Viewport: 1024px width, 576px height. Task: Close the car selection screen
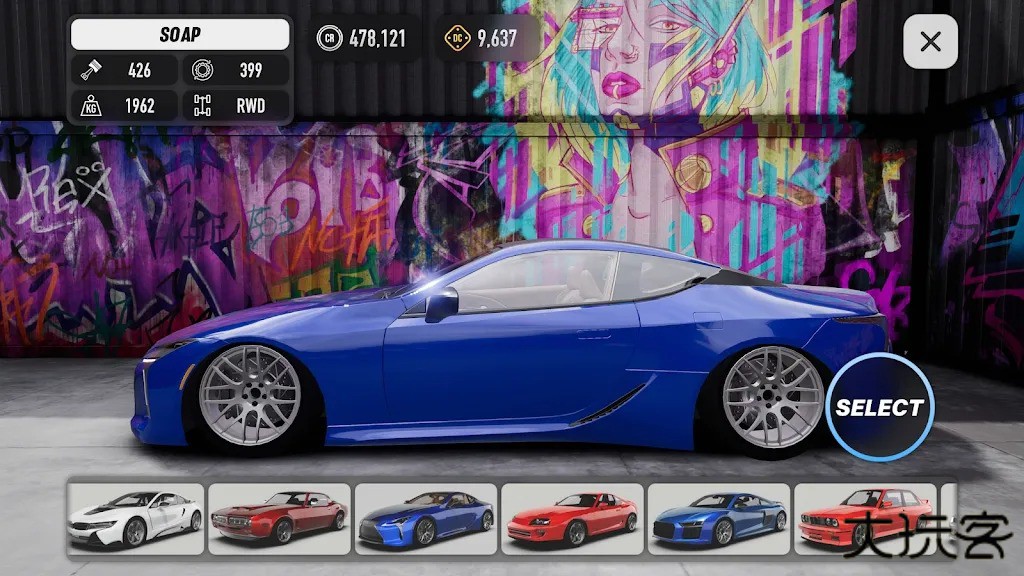tap(930, 42)
